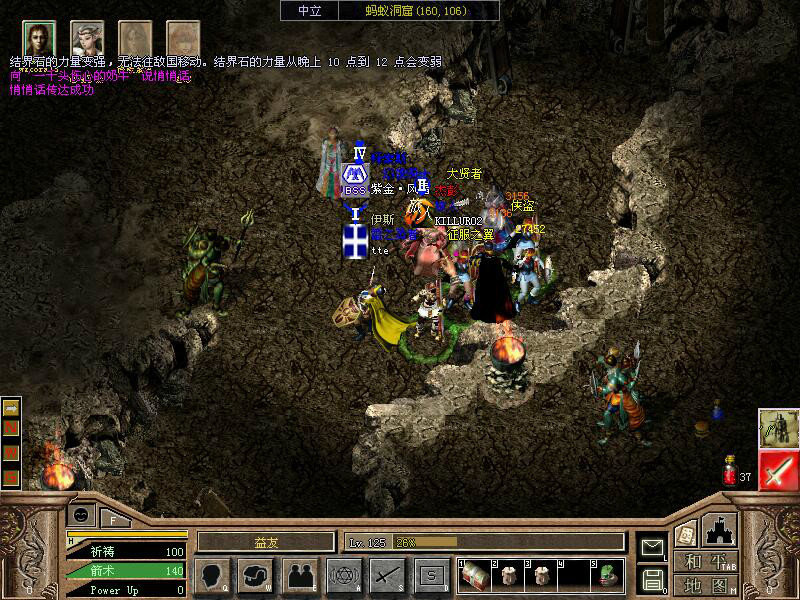Open the bag inventory icon
The height and width of the screenshot is (600, 800).
255,574
